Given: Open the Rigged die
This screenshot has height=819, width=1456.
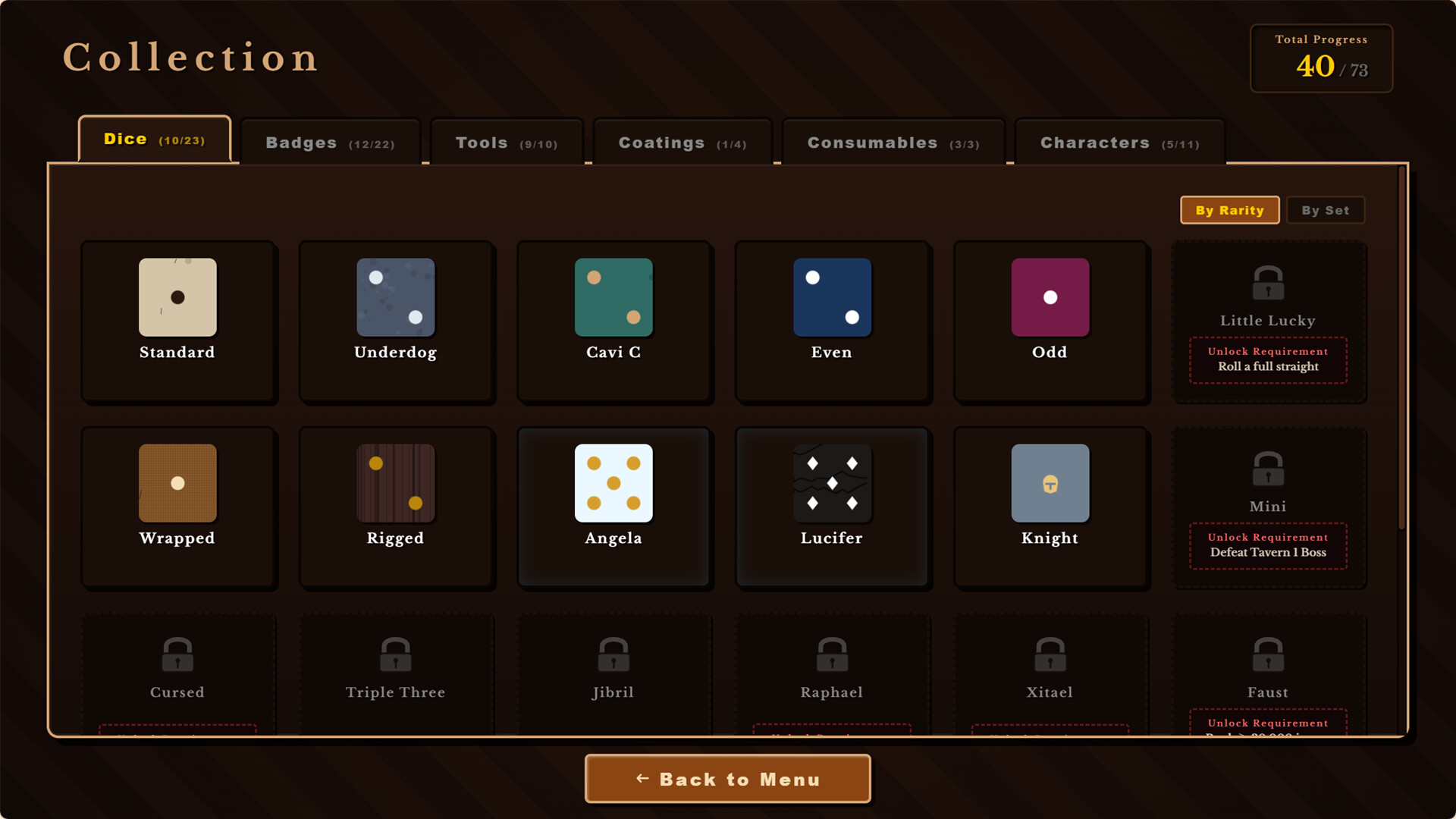Looking at the screenshot, I should (x=396, y=508).
